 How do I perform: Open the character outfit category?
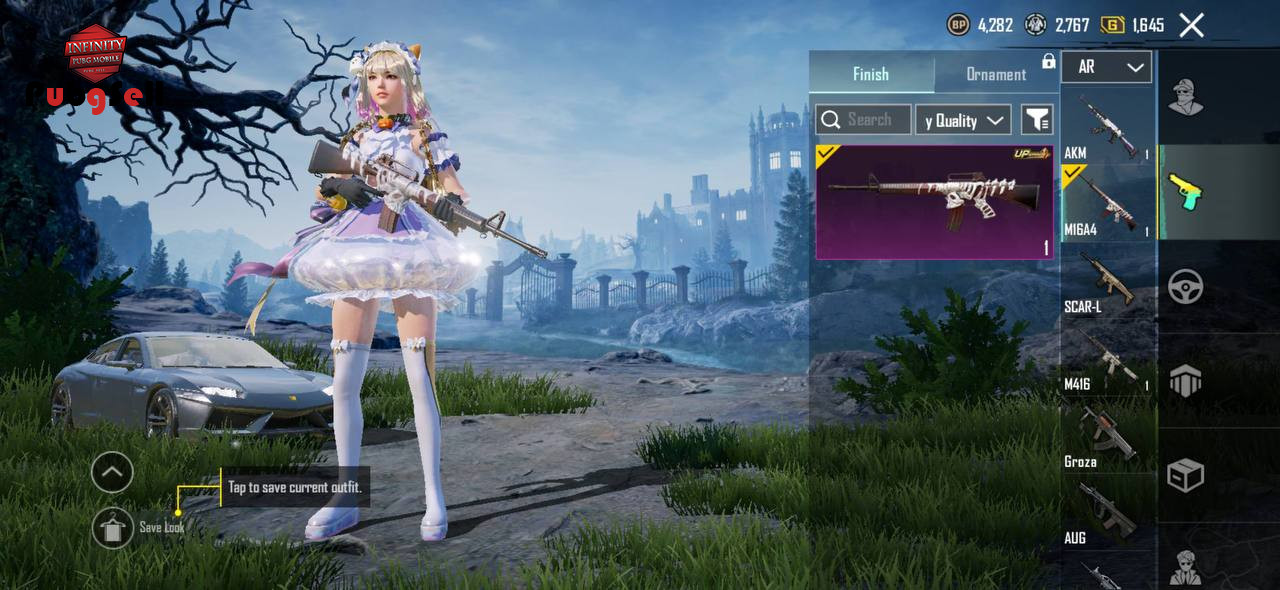click(1186, 97)
